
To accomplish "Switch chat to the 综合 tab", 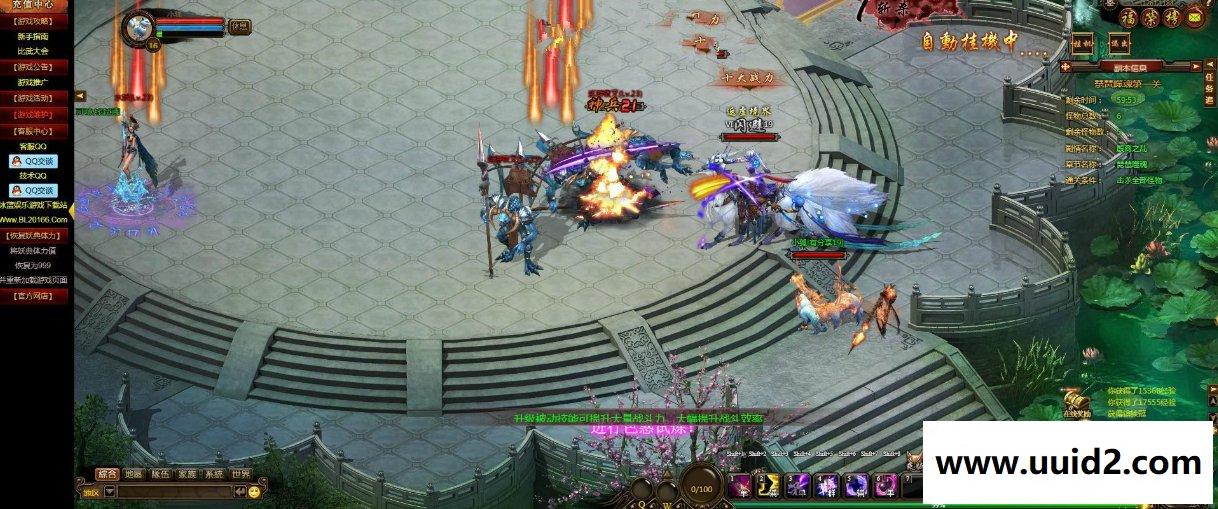I will tap(107, 474).
